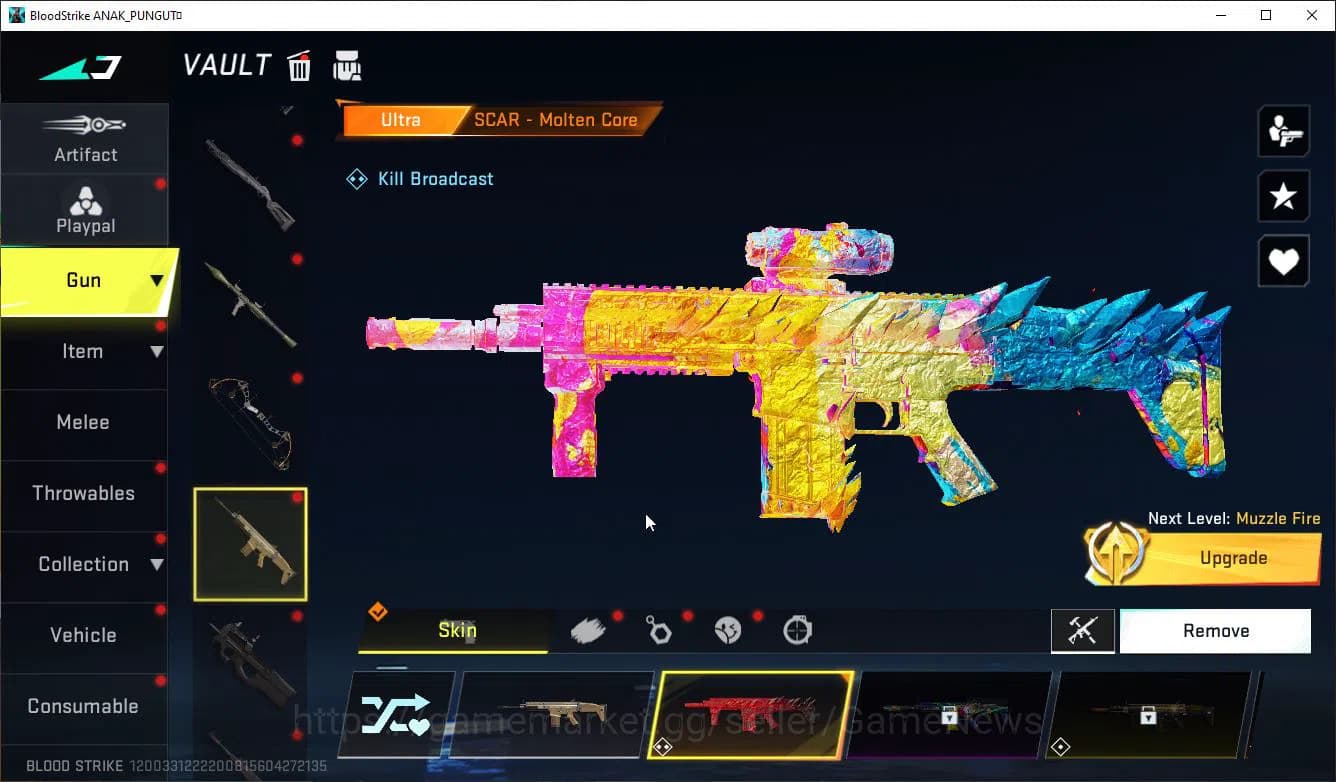Toggle the random skin shuffle option
Image resolution: width=1336 pixels, height=782 pixels.
click(x=399, y=715)
